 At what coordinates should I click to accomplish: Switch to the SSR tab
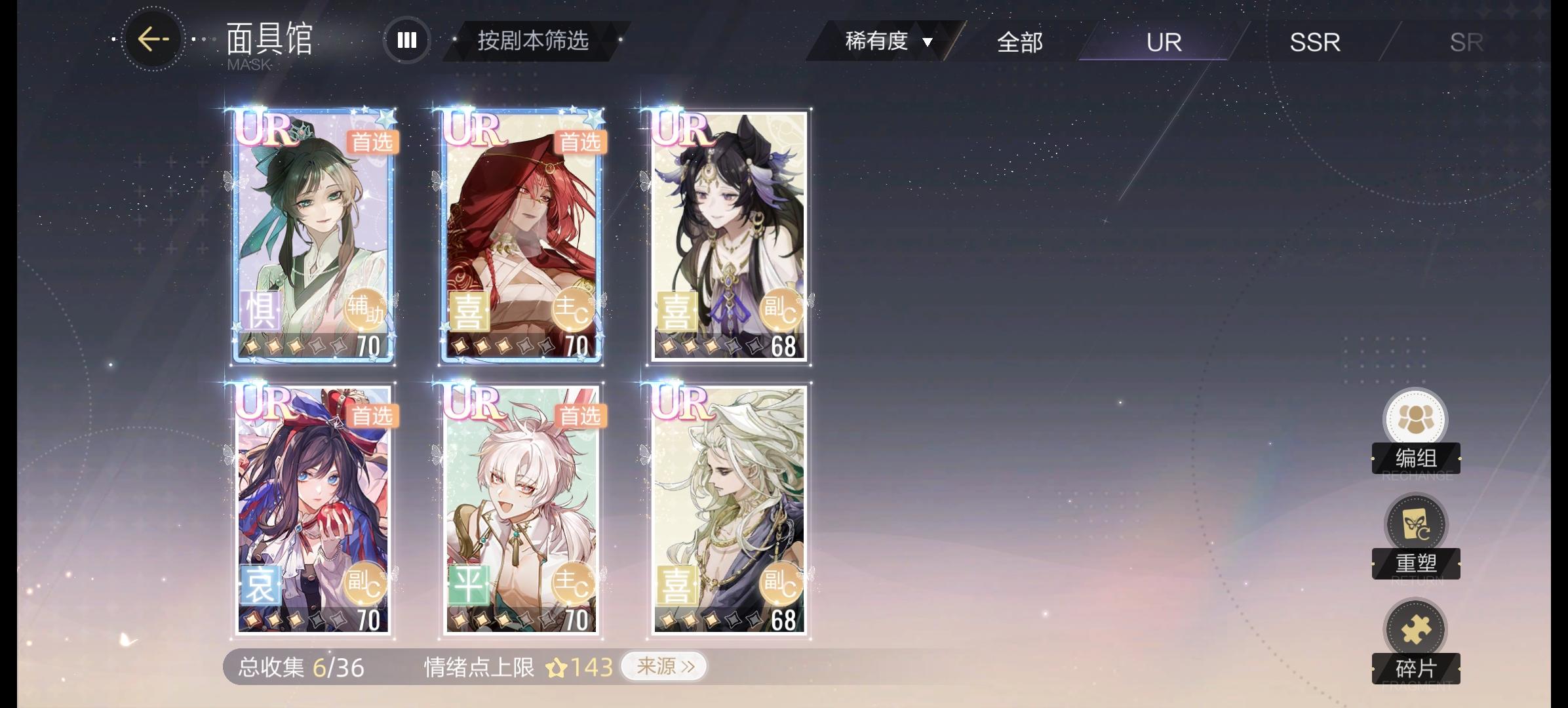[x=1314, y=42]
